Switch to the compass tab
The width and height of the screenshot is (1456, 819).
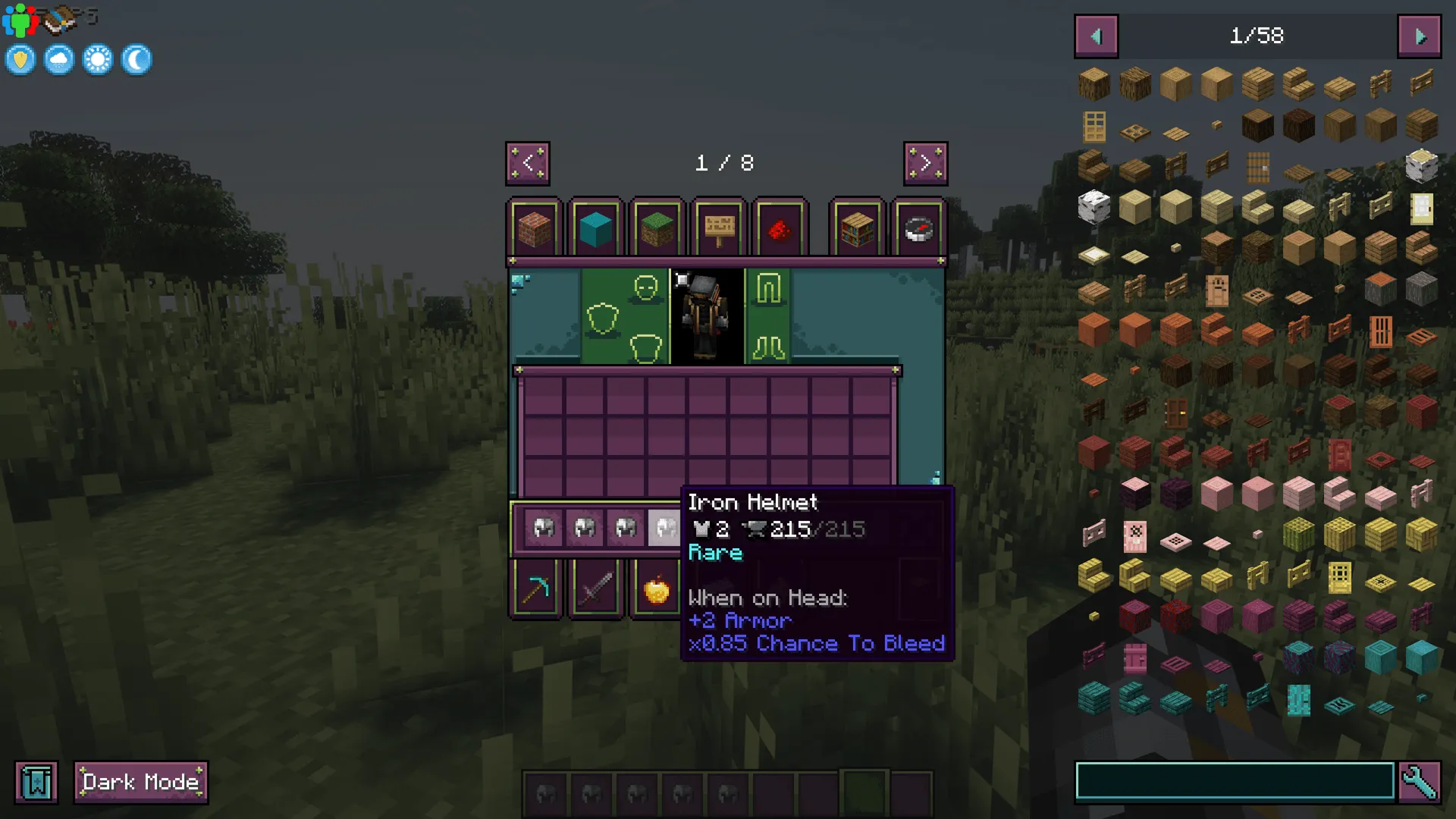[x=918, y=230]
